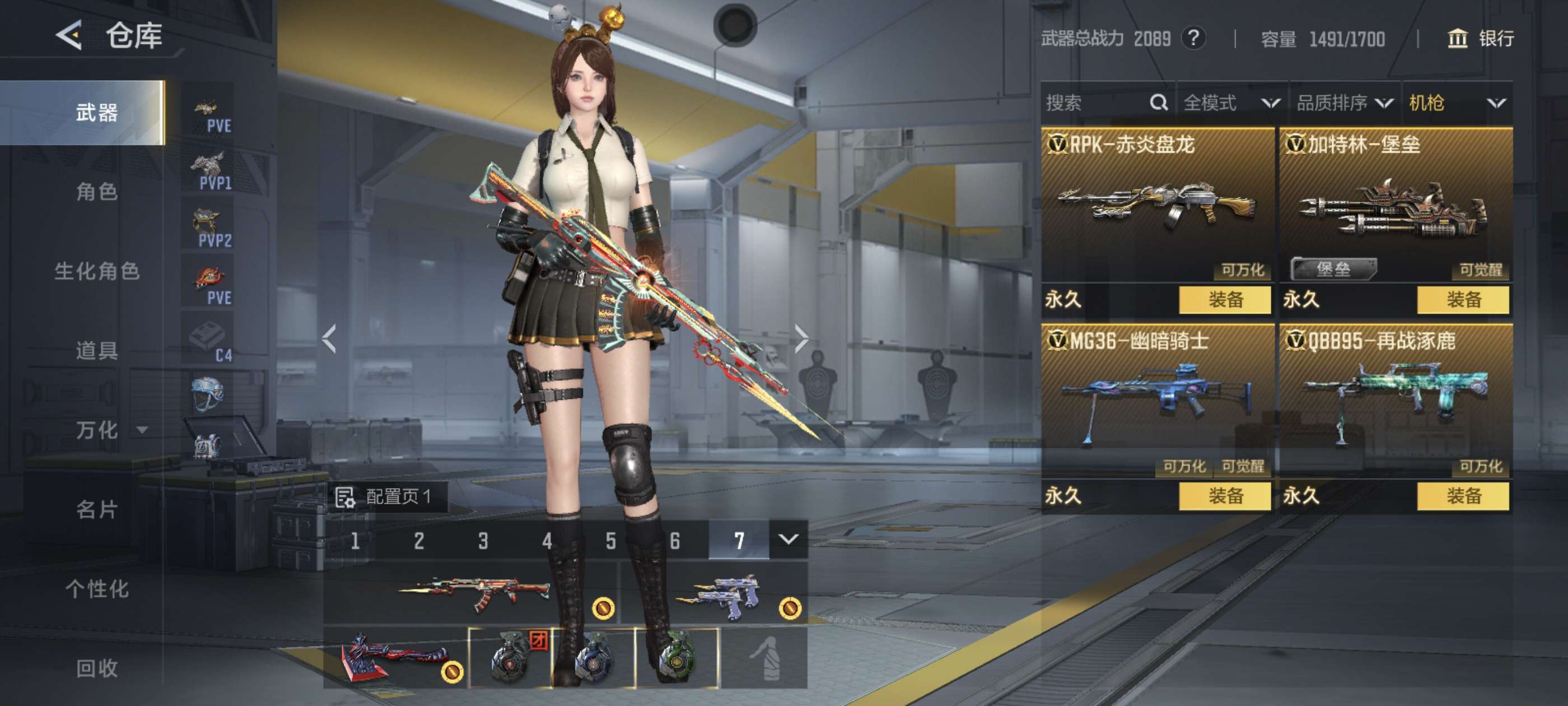Equip the MG36-幽暗骑士 weapon

tap(1225, 496)
